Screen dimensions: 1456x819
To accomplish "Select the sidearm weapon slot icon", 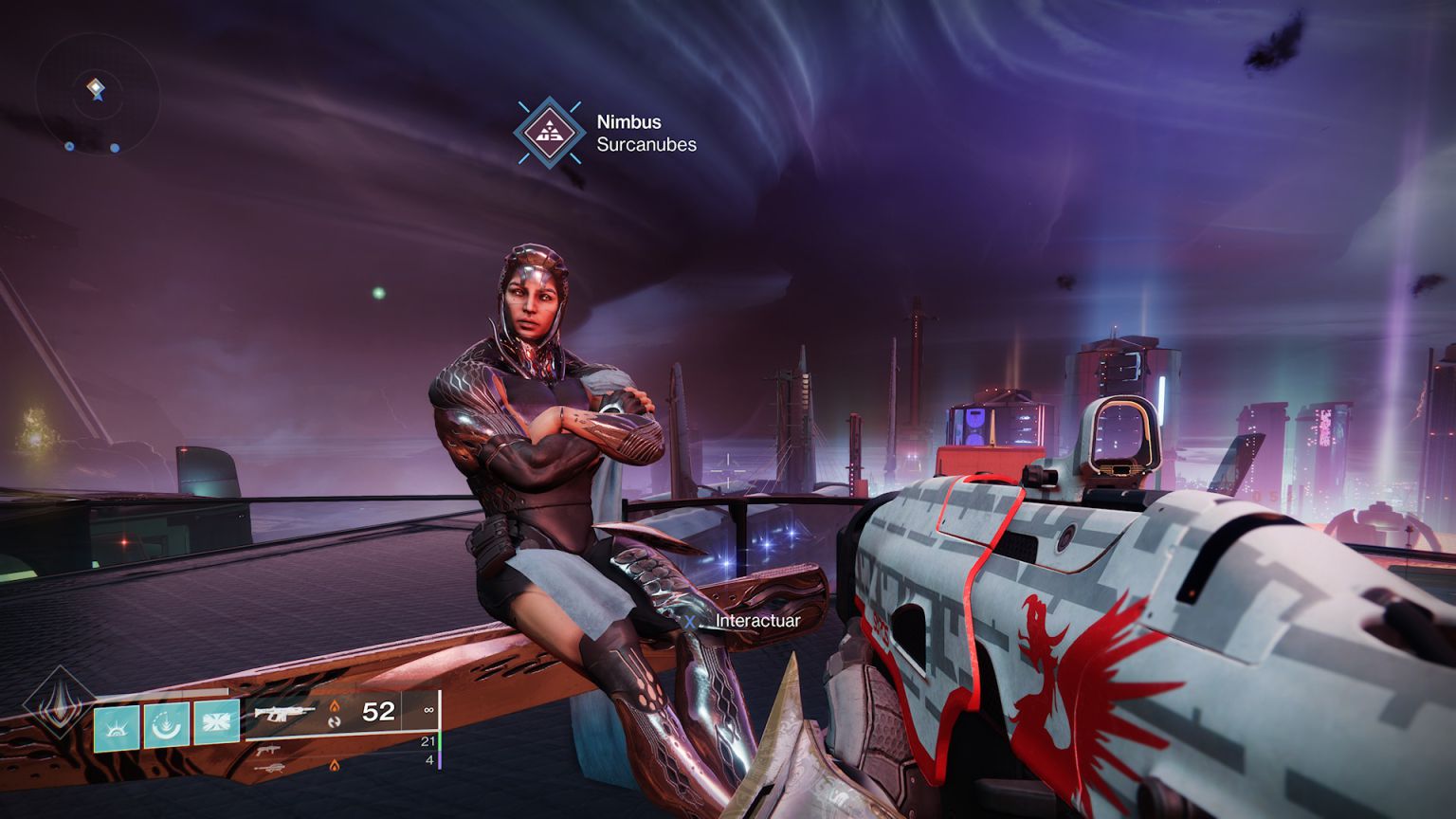I will point(268,750).
